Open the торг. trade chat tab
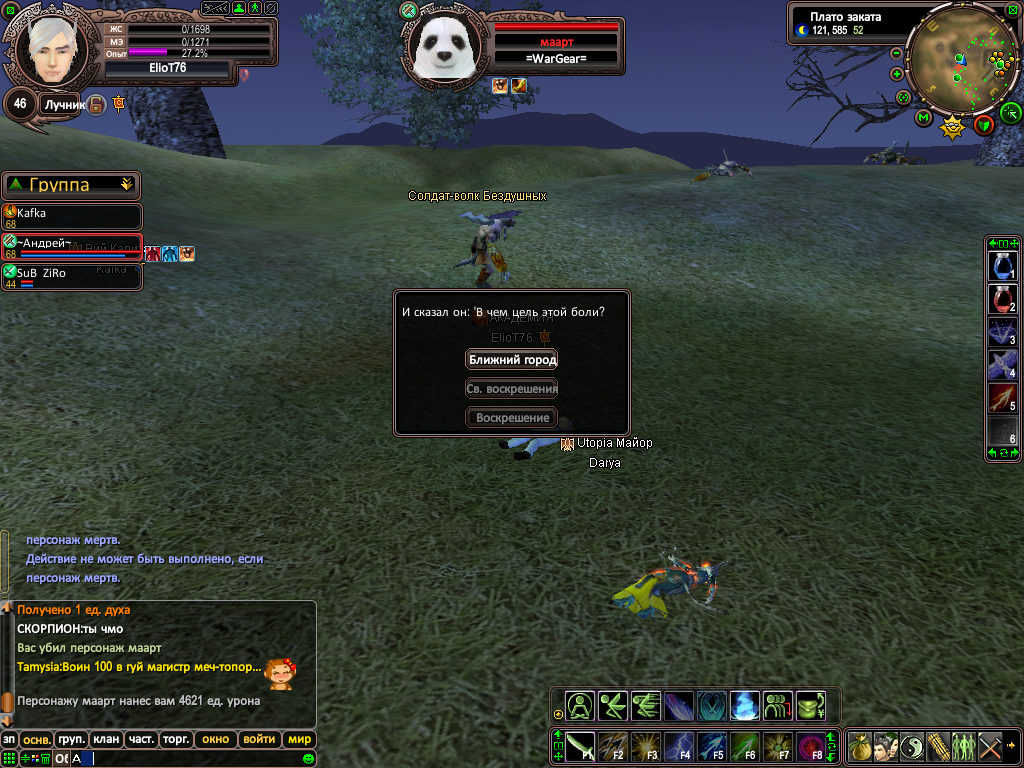The image size is (1024, 768). click(x=176, y=740)
